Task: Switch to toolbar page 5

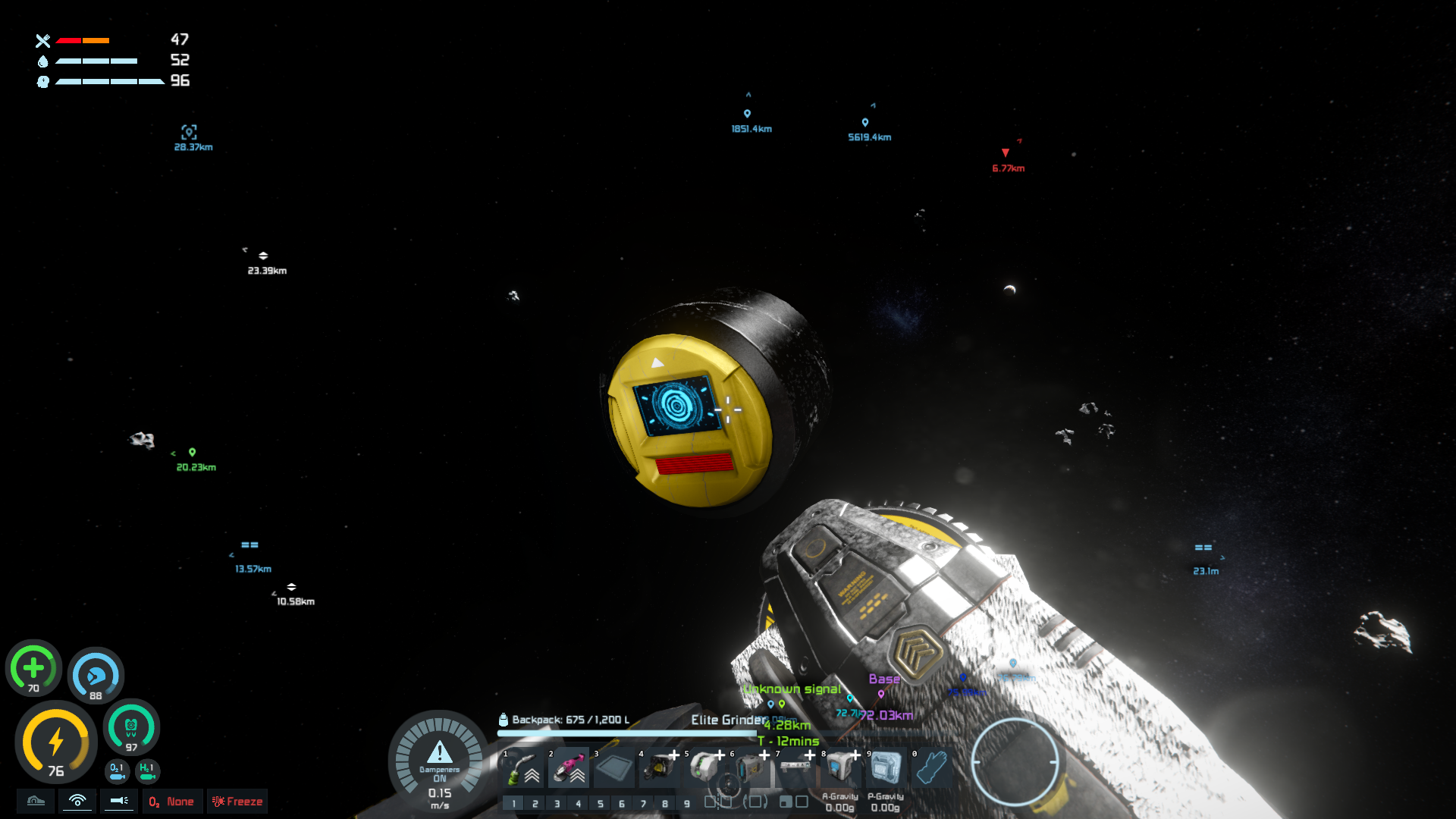Action: tap(600, 803)
